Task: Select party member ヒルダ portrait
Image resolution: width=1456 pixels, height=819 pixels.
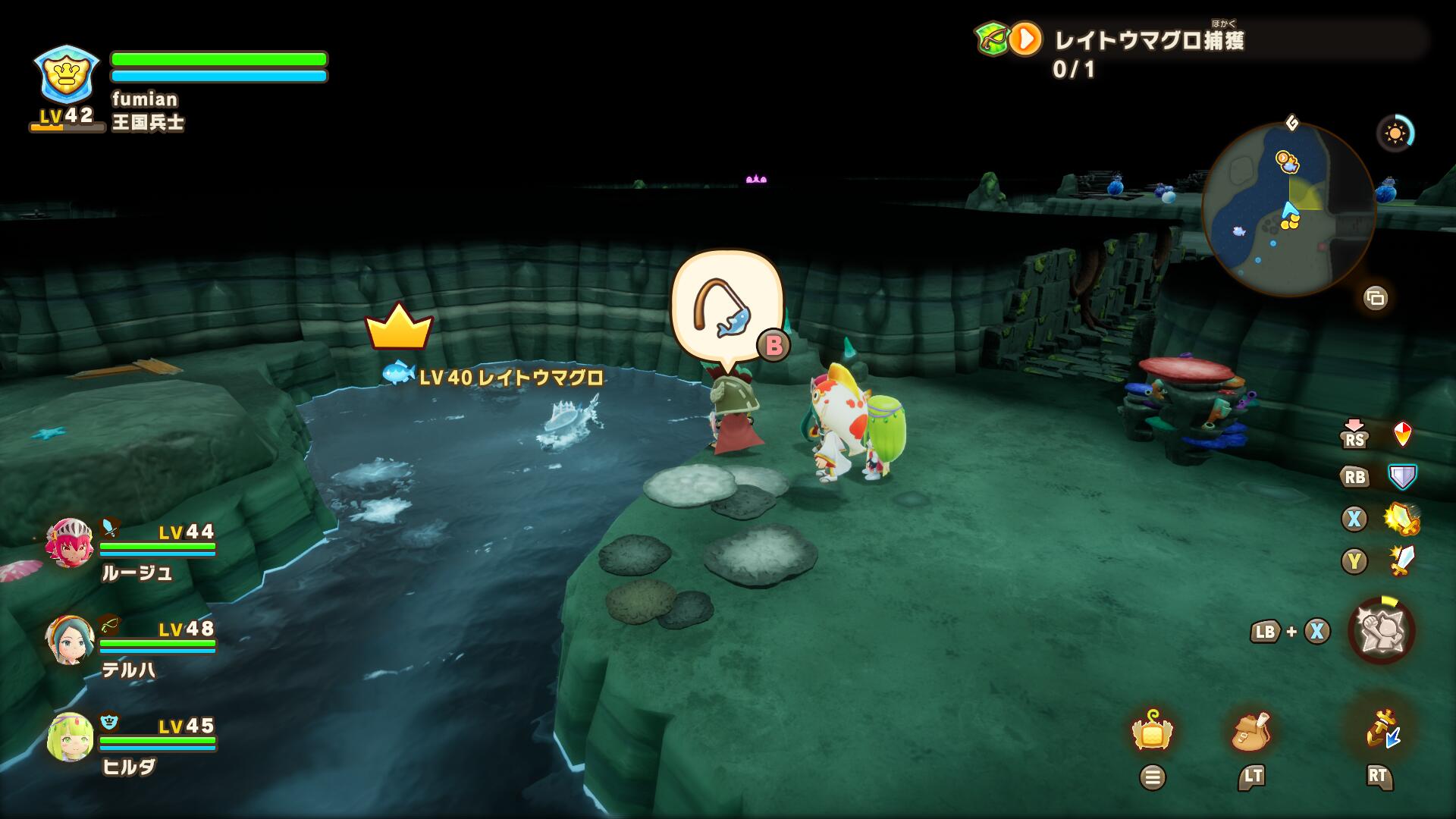Action: tap(70, 736)
